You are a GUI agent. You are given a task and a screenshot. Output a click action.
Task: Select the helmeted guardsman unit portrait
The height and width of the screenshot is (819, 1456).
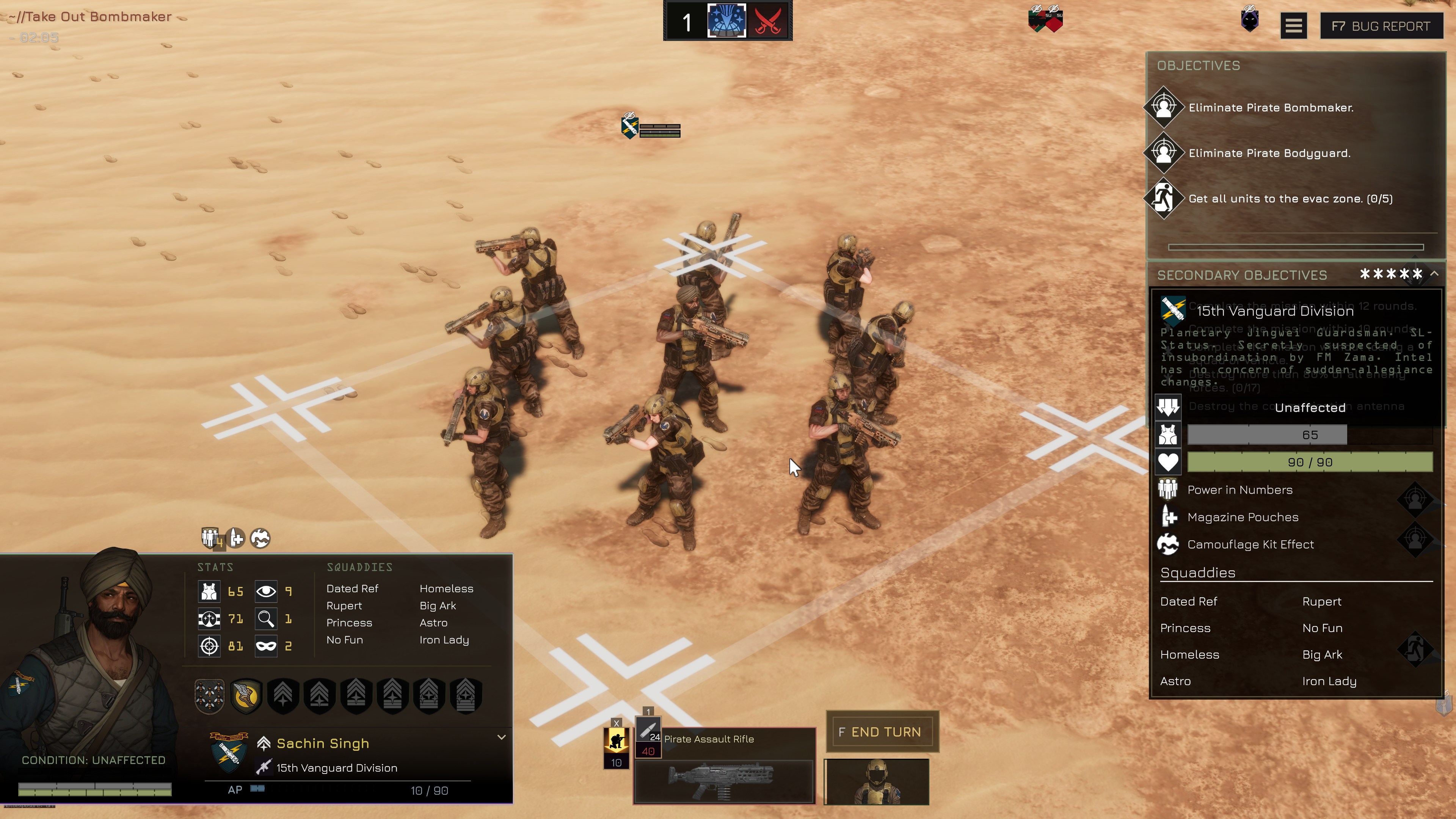pyautogui.click(x=876, y=782)
